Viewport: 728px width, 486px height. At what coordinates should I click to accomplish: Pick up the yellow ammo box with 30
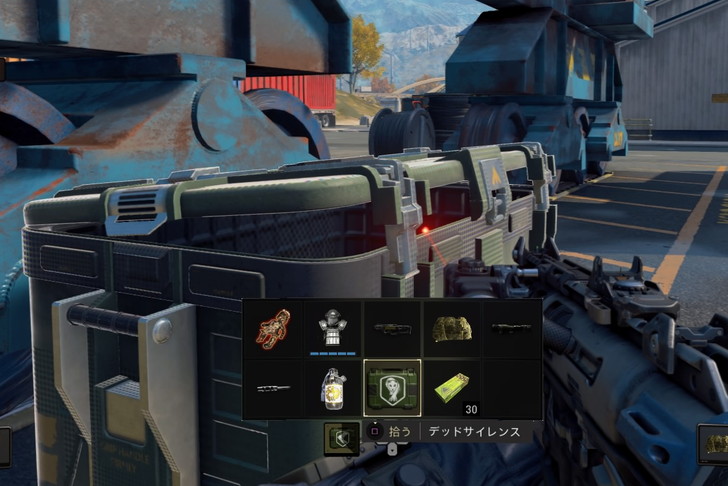pyautogui.click(x=452, y=388)
